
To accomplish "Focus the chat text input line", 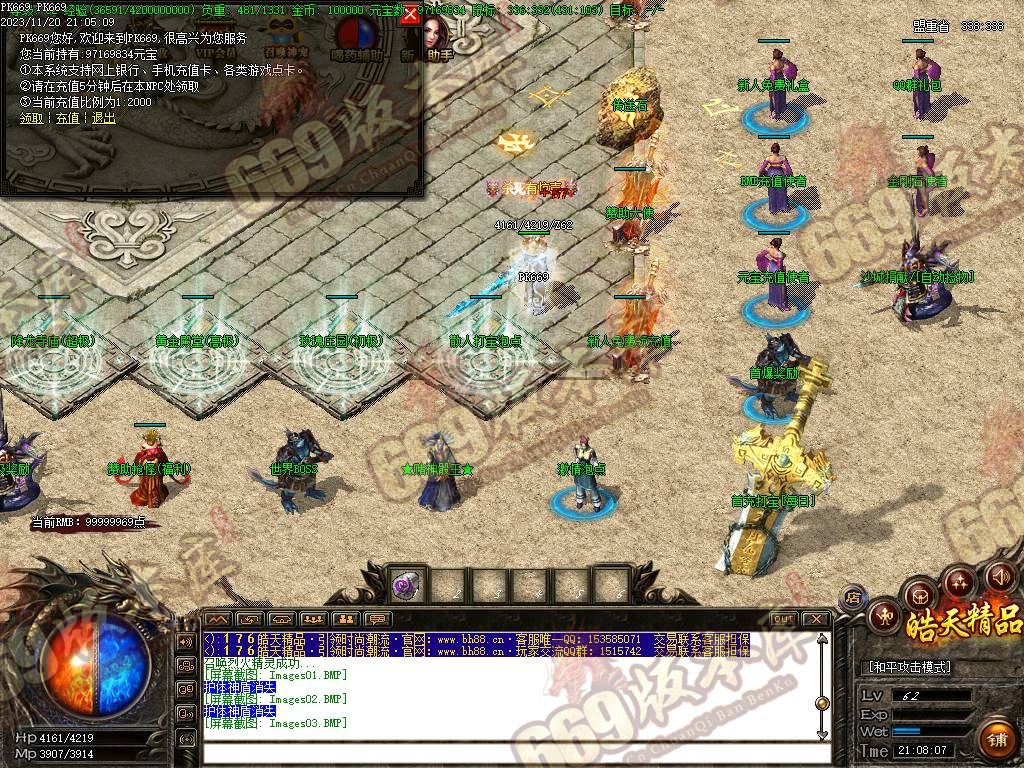I will (x=510, y=752).
